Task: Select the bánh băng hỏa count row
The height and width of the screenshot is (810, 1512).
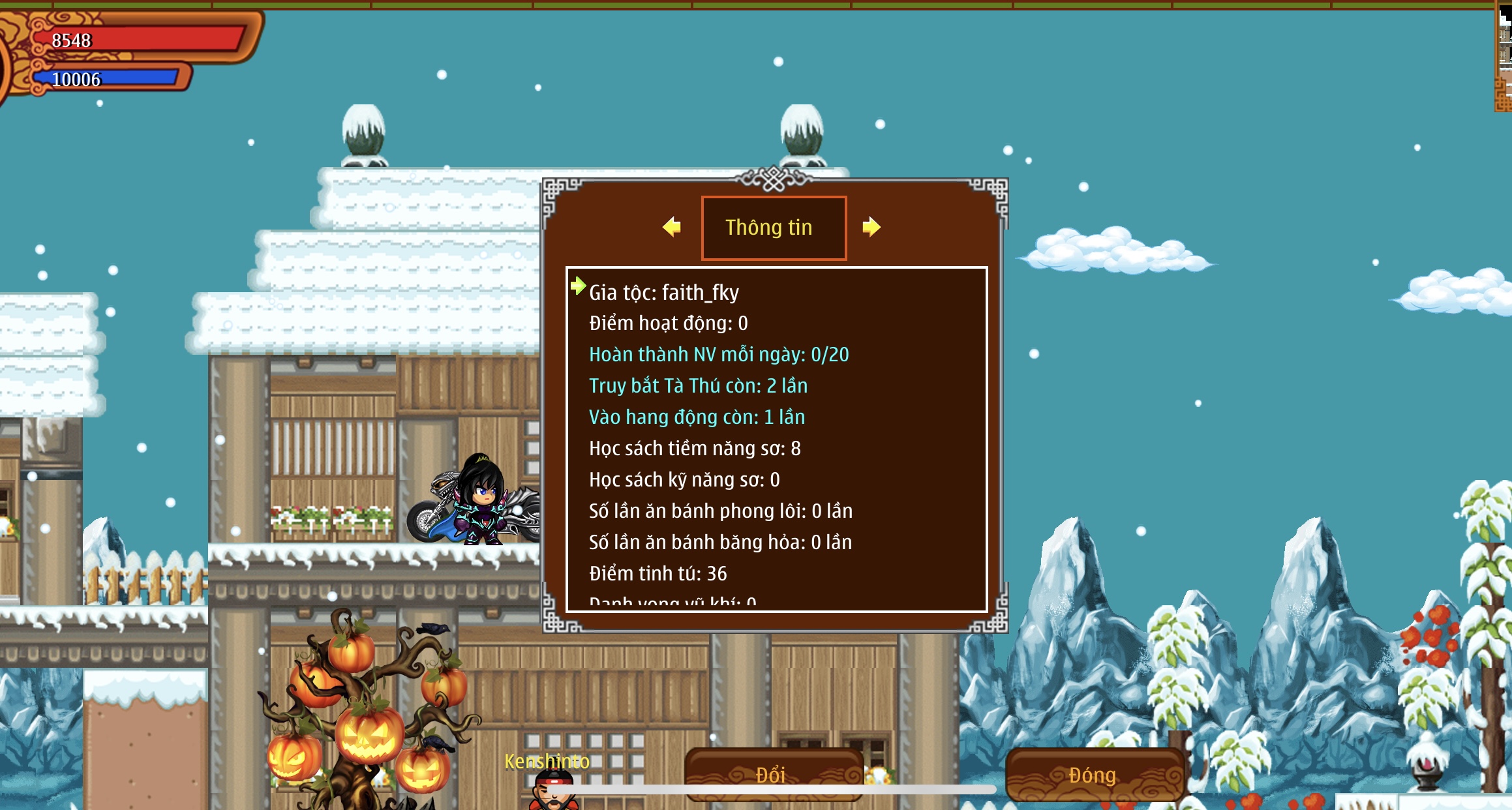Action: coord(720,543)
